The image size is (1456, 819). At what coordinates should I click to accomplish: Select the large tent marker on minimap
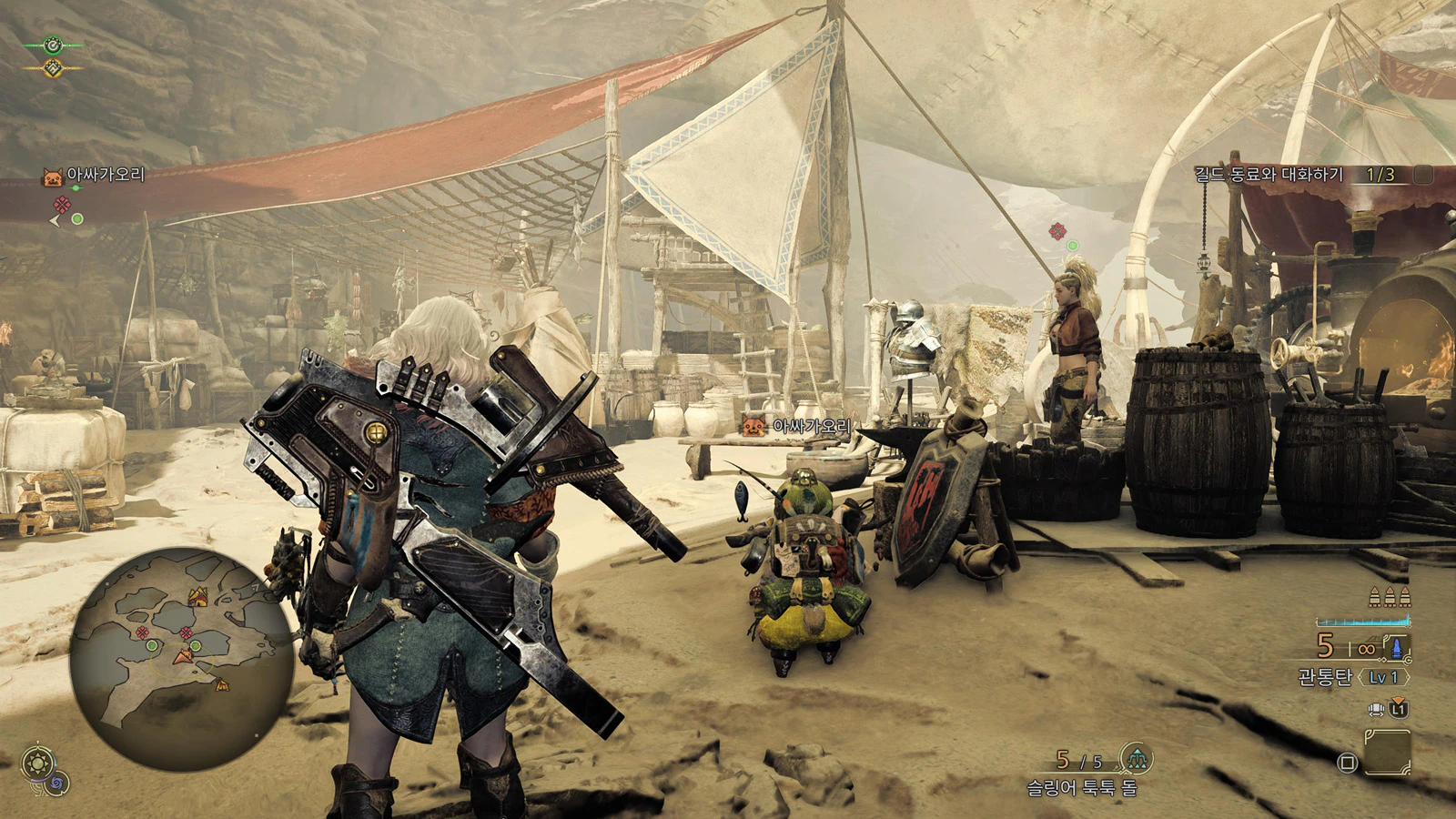197,597
